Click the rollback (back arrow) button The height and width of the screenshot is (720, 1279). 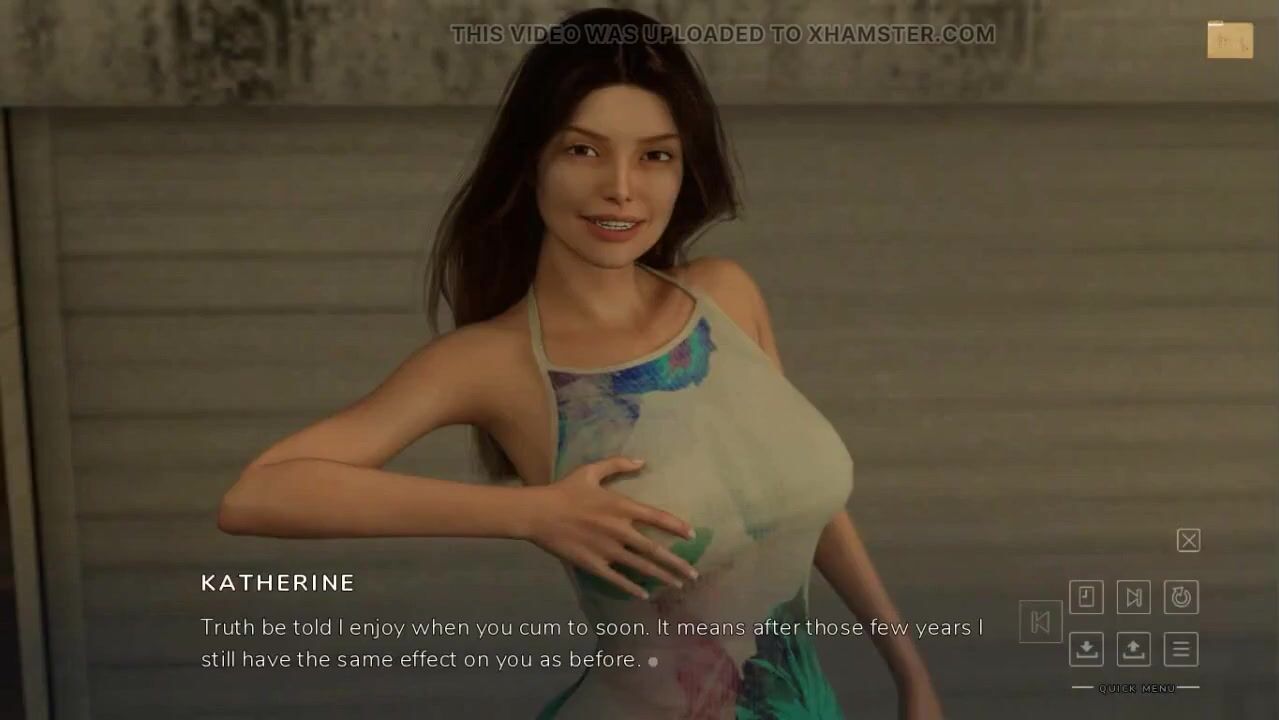pos(1040,622)
